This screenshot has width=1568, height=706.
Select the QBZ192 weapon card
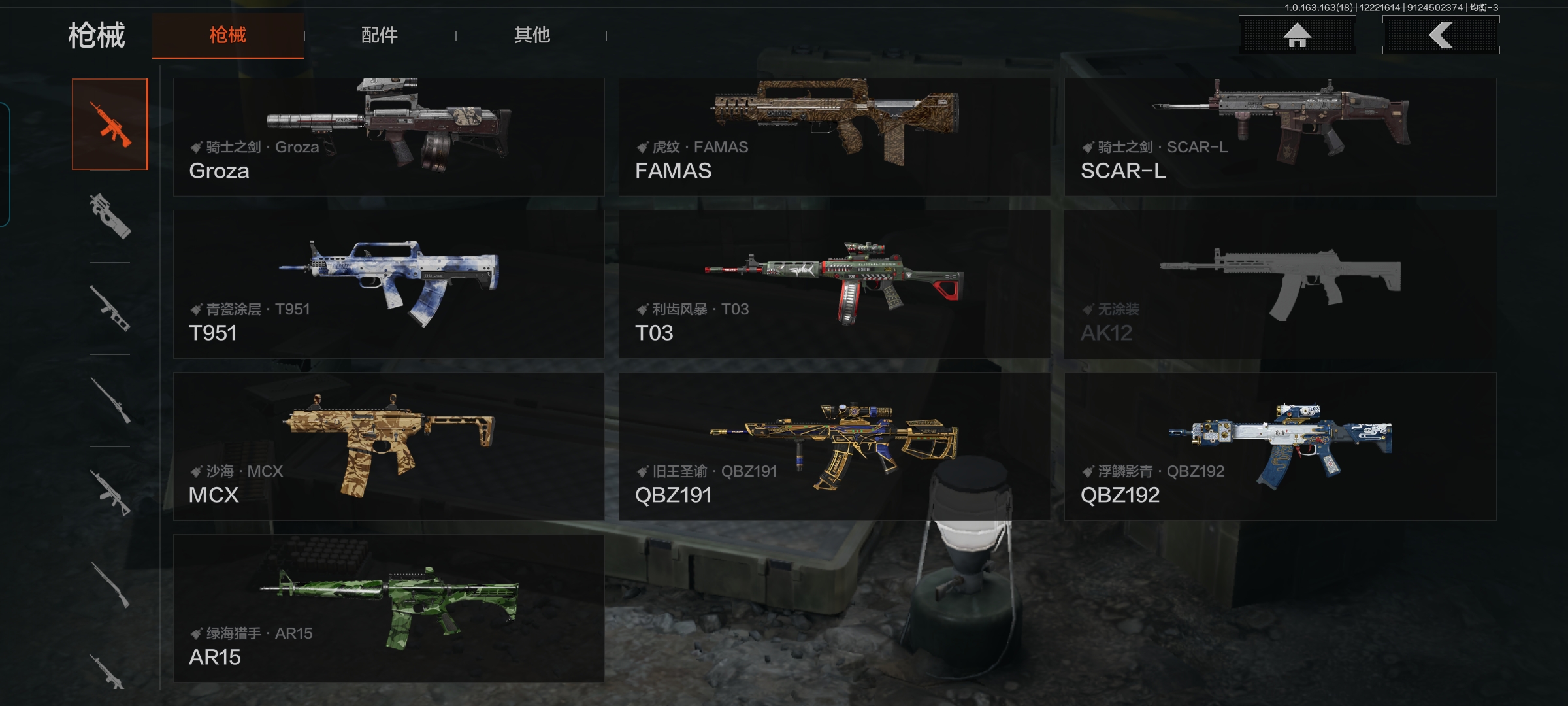(x=1280, y=446)
